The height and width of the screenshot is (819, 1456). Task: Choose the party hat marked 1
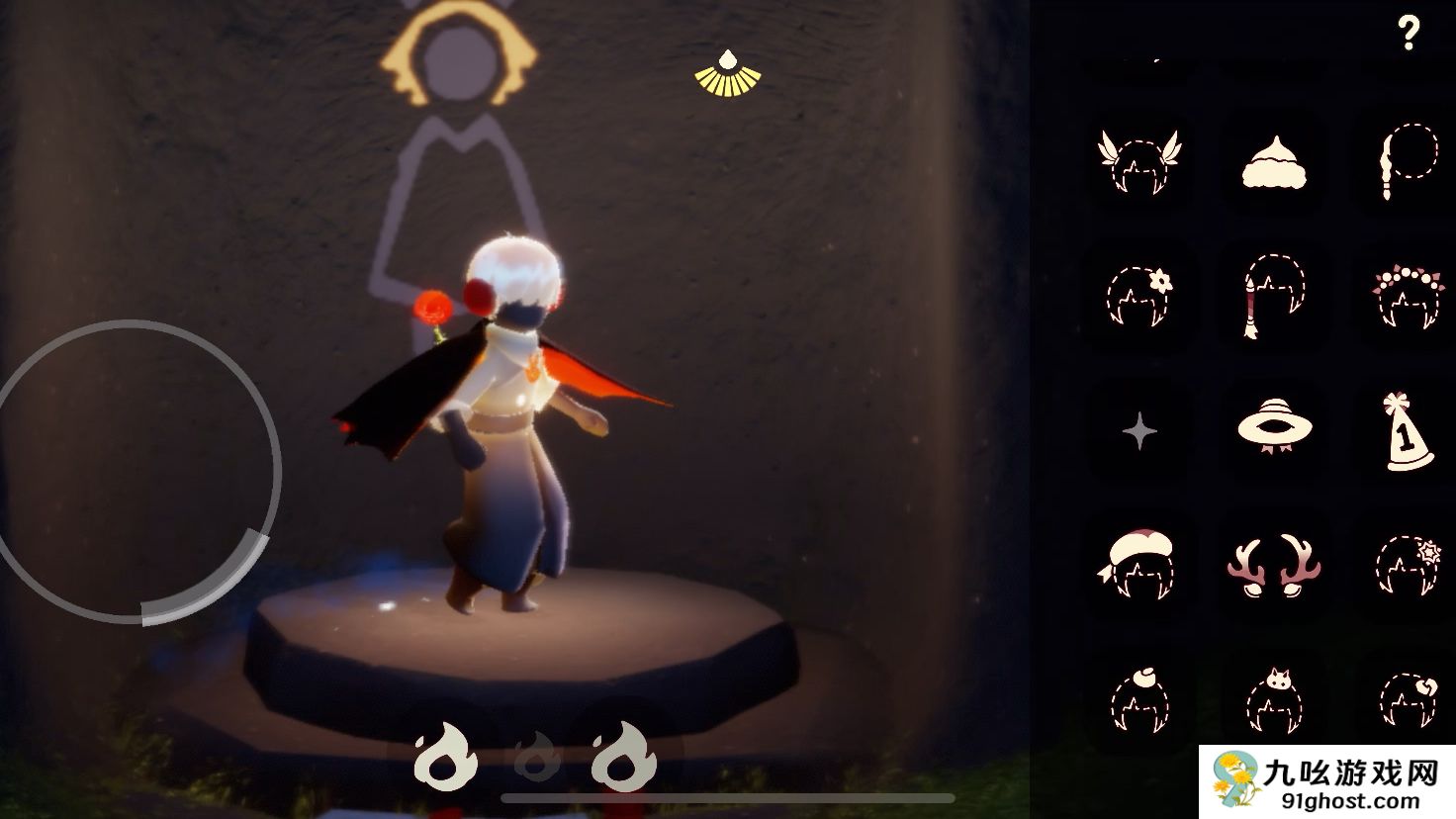(x=1407, y=431)
